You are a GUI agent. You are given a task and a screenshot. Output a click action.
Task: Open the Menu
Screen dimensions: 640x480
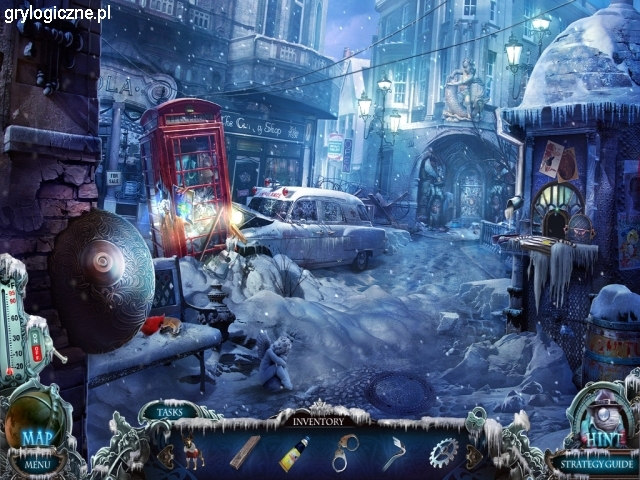(x=38, y=464)
